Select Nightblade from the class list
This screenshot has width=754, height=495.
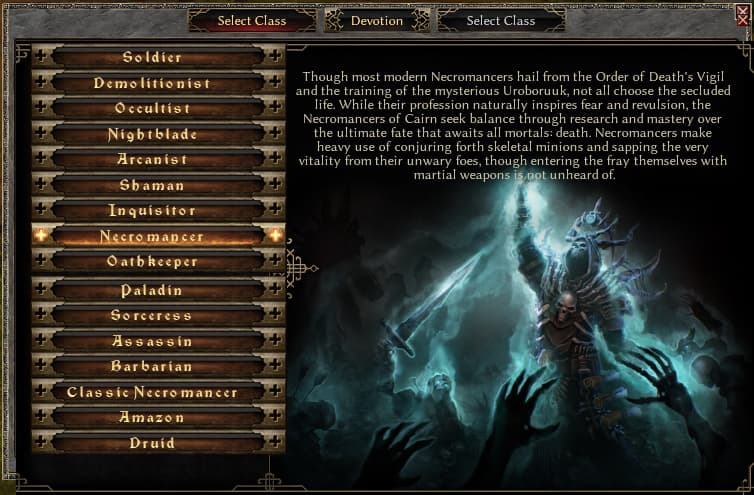(153, 134)
